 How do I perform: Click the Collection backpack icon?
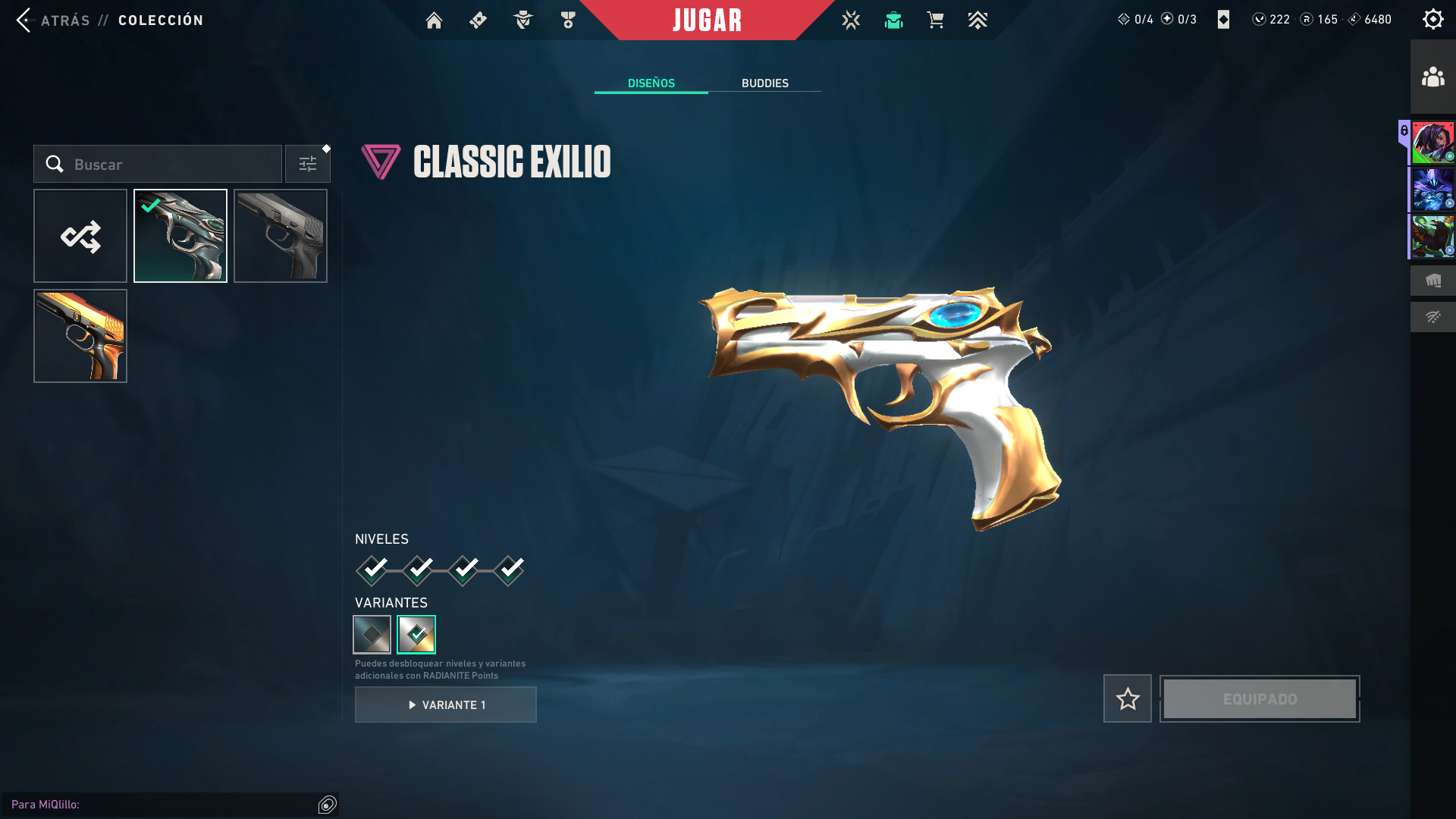893,20
